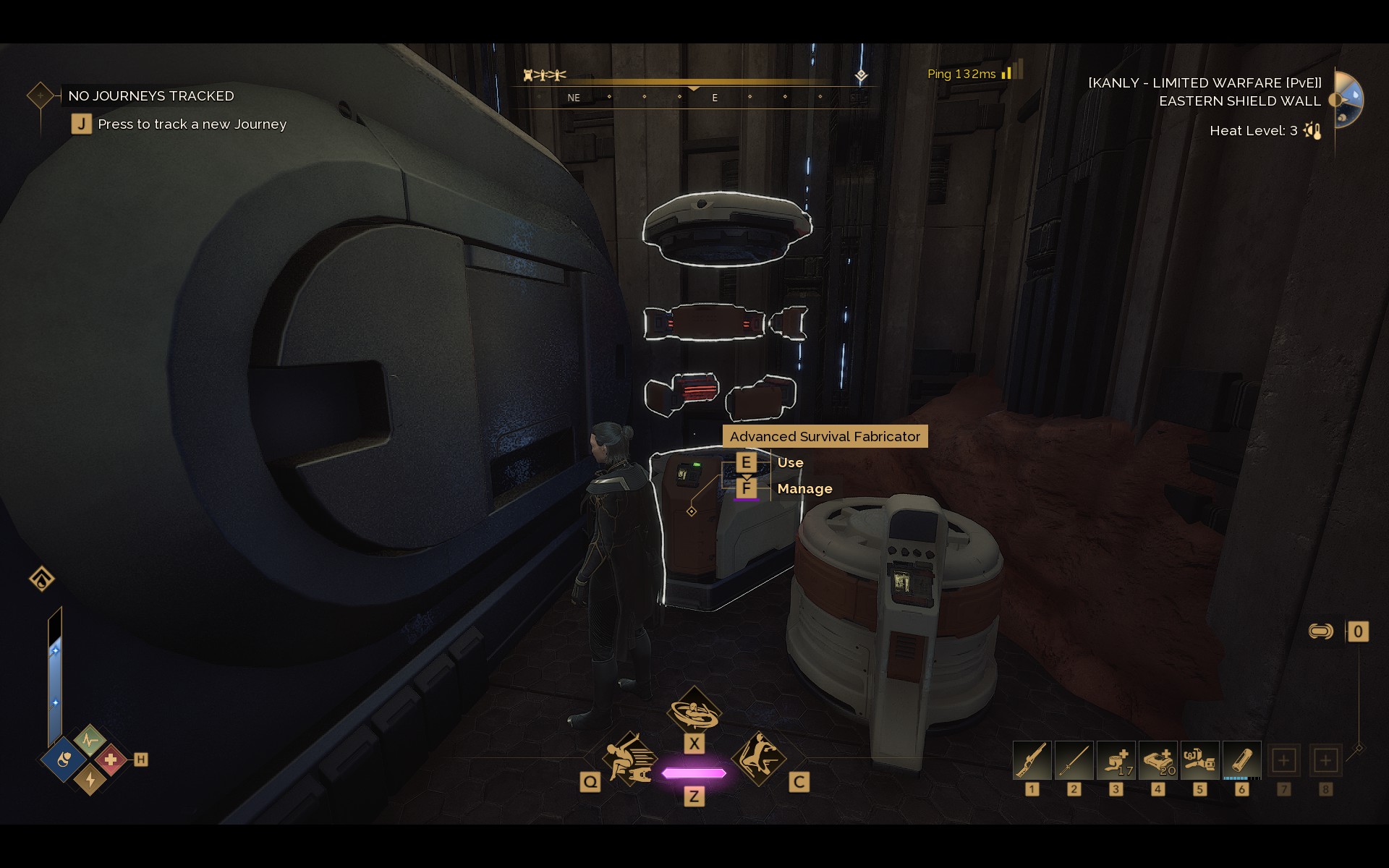Use the medkit item with count 20

click(1158, 761)
